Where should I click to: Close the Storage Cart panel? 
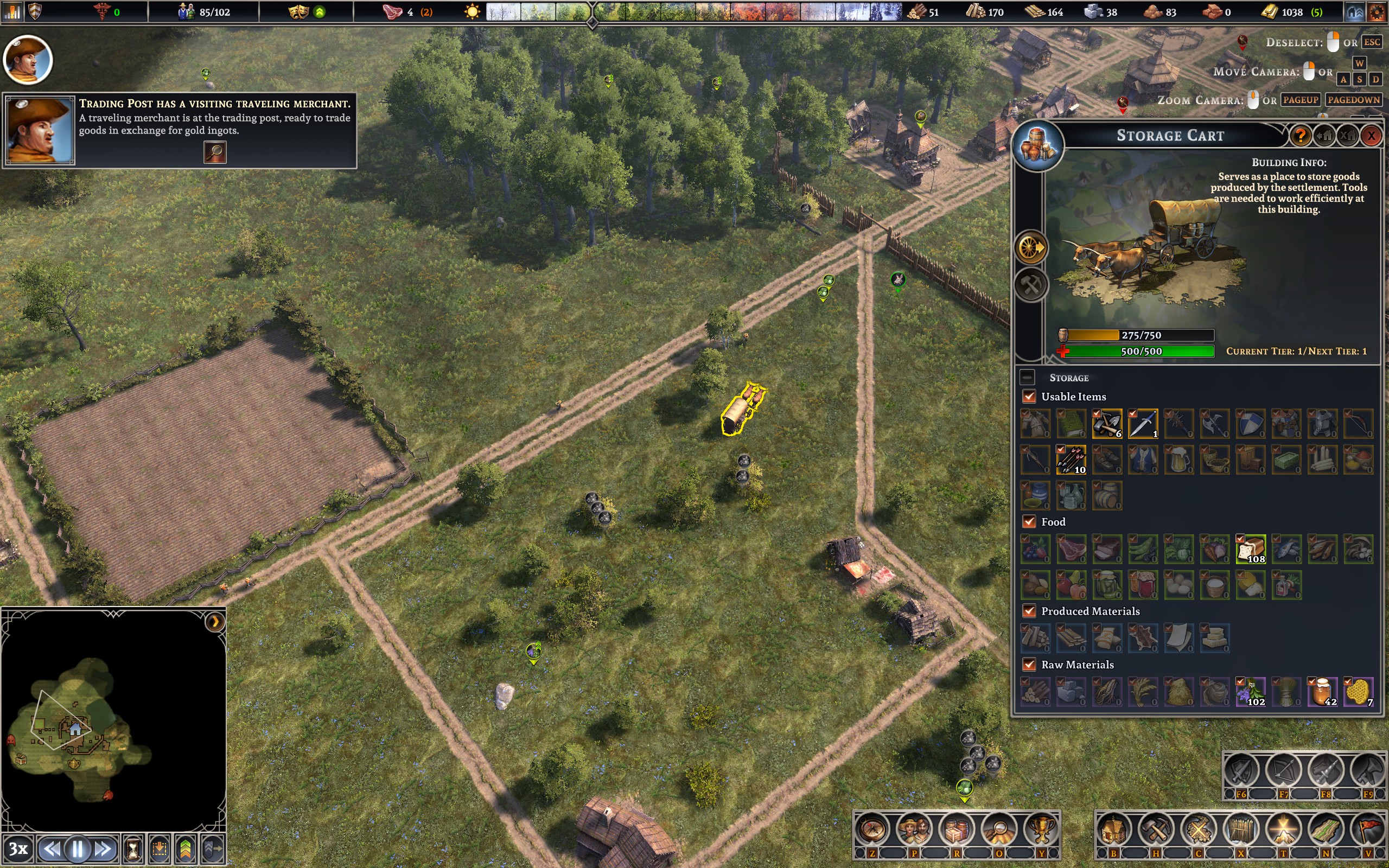pyautogui.click(x=1371, y=136)
